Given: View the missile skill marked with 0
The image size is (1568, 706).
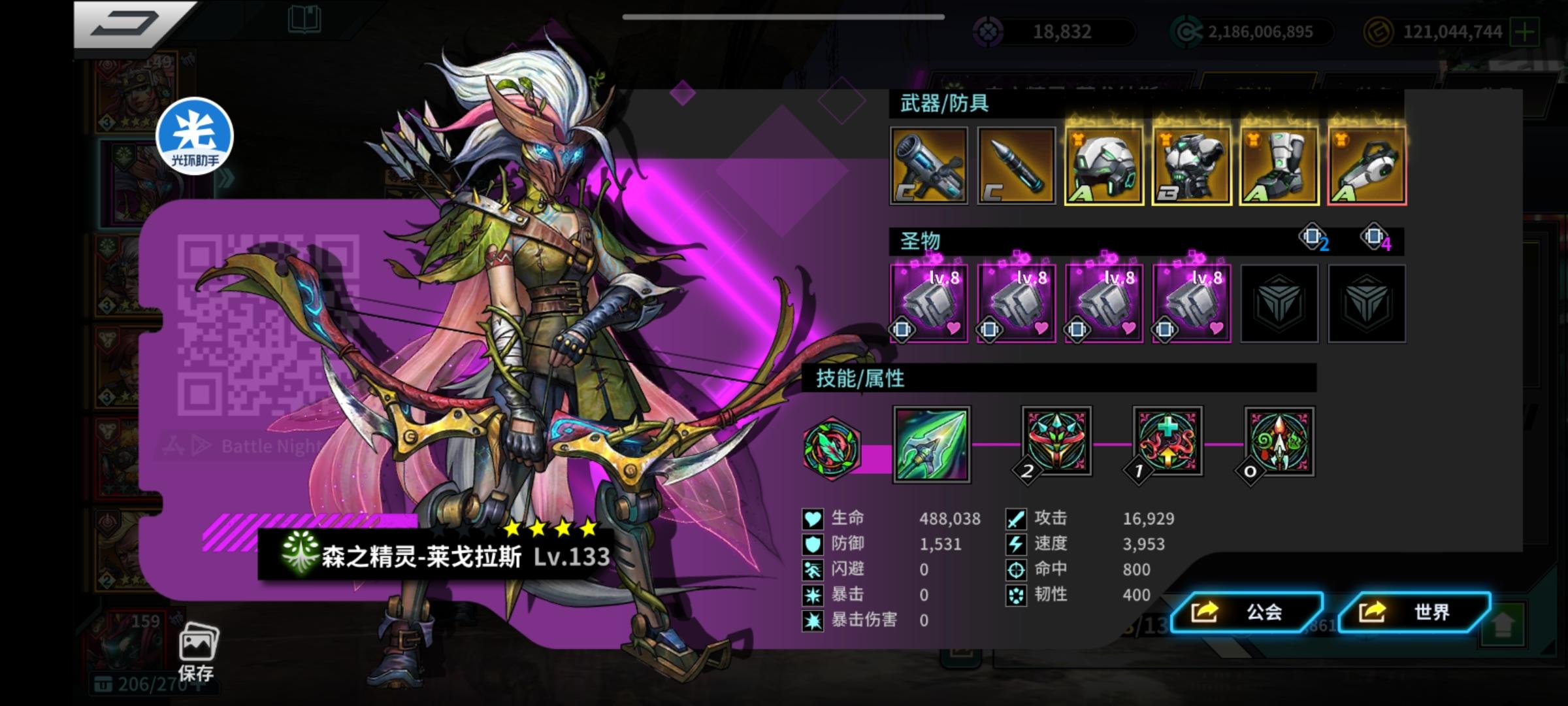Looking at the screenshot, I should point(1278,442).
